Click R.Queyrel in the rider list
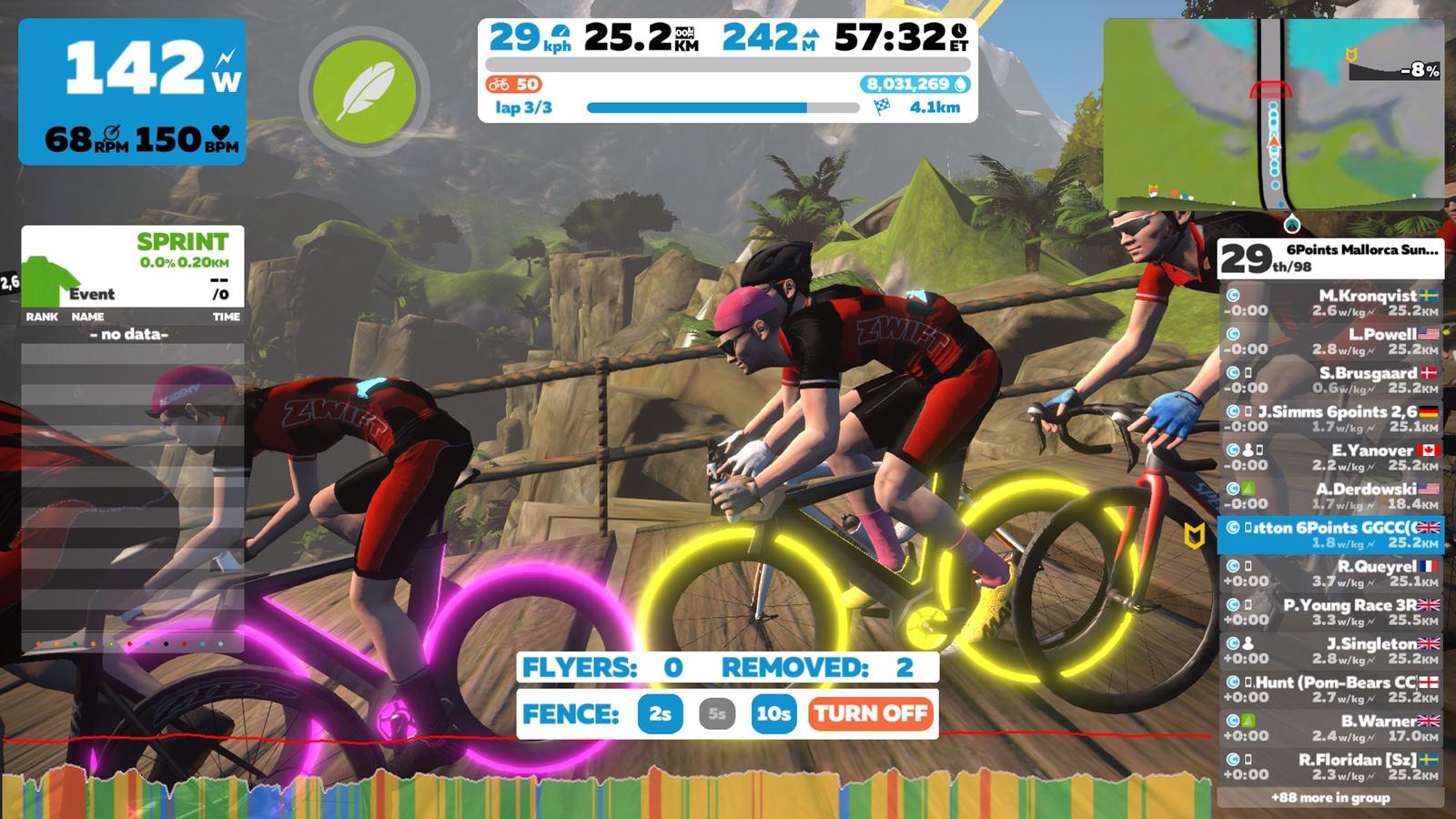Image resolution: width=1456 pixels, height=819 pixels. point(1330,573)
